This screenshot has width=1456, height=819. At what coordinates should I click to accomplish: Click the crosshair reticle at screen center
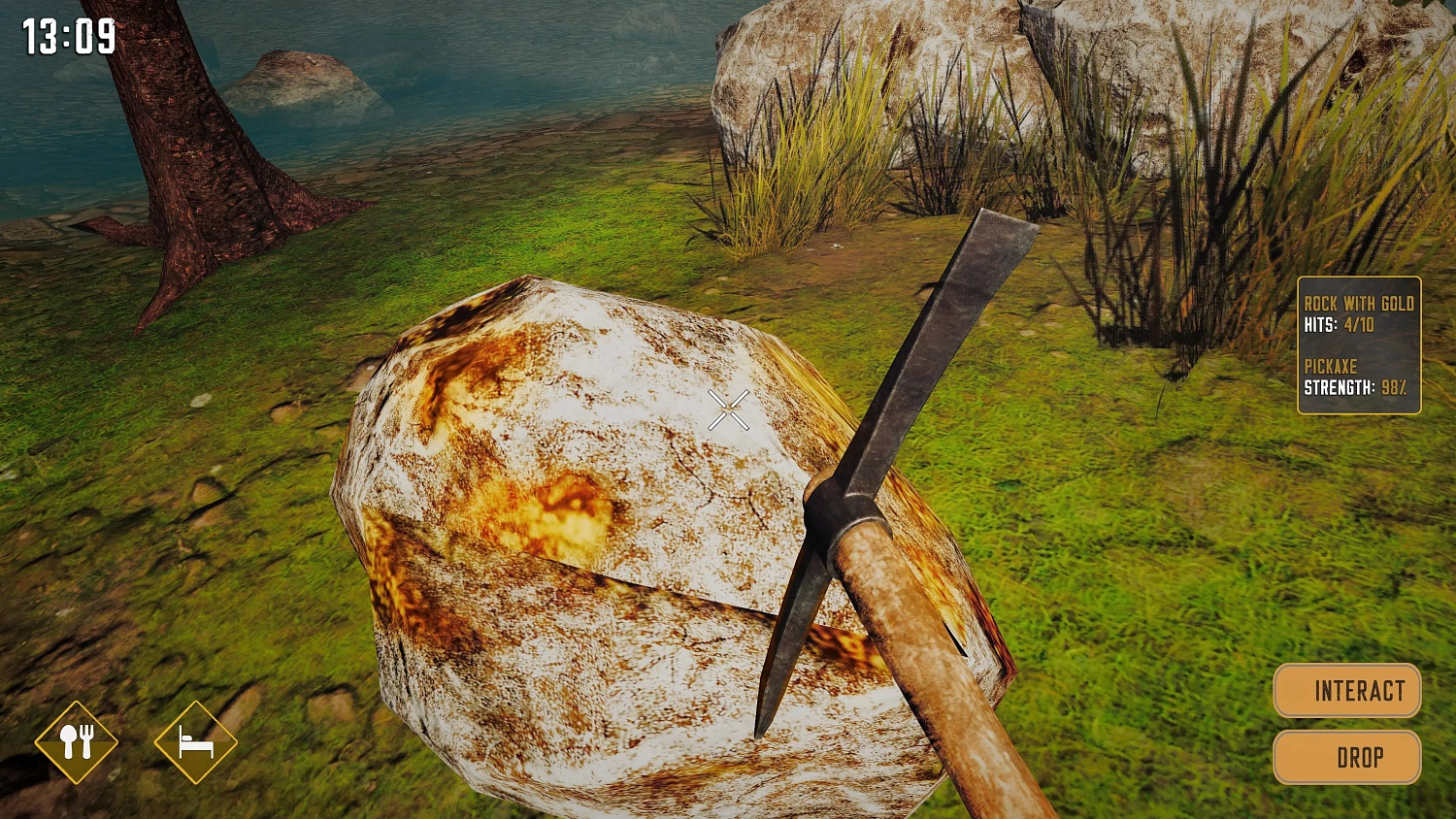(729, 409)
